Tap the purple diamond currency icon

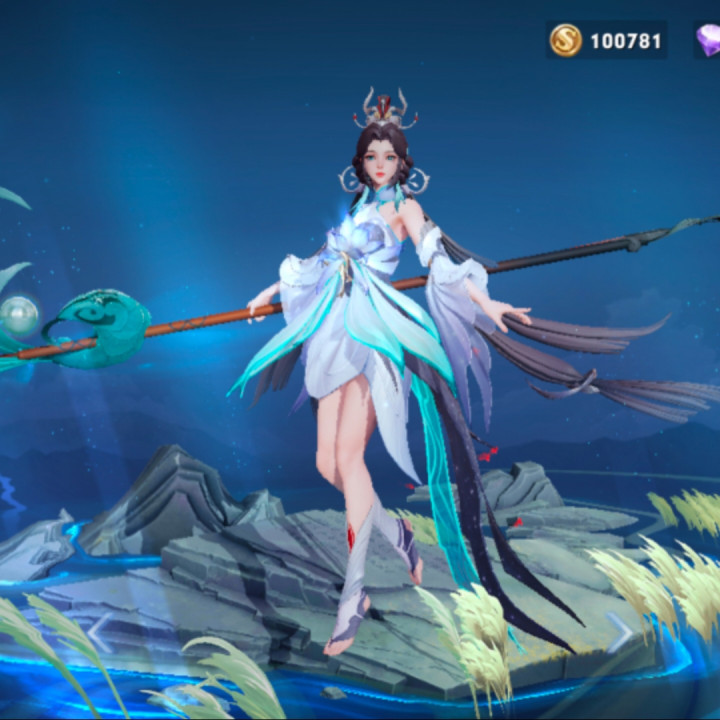point(708,40)
